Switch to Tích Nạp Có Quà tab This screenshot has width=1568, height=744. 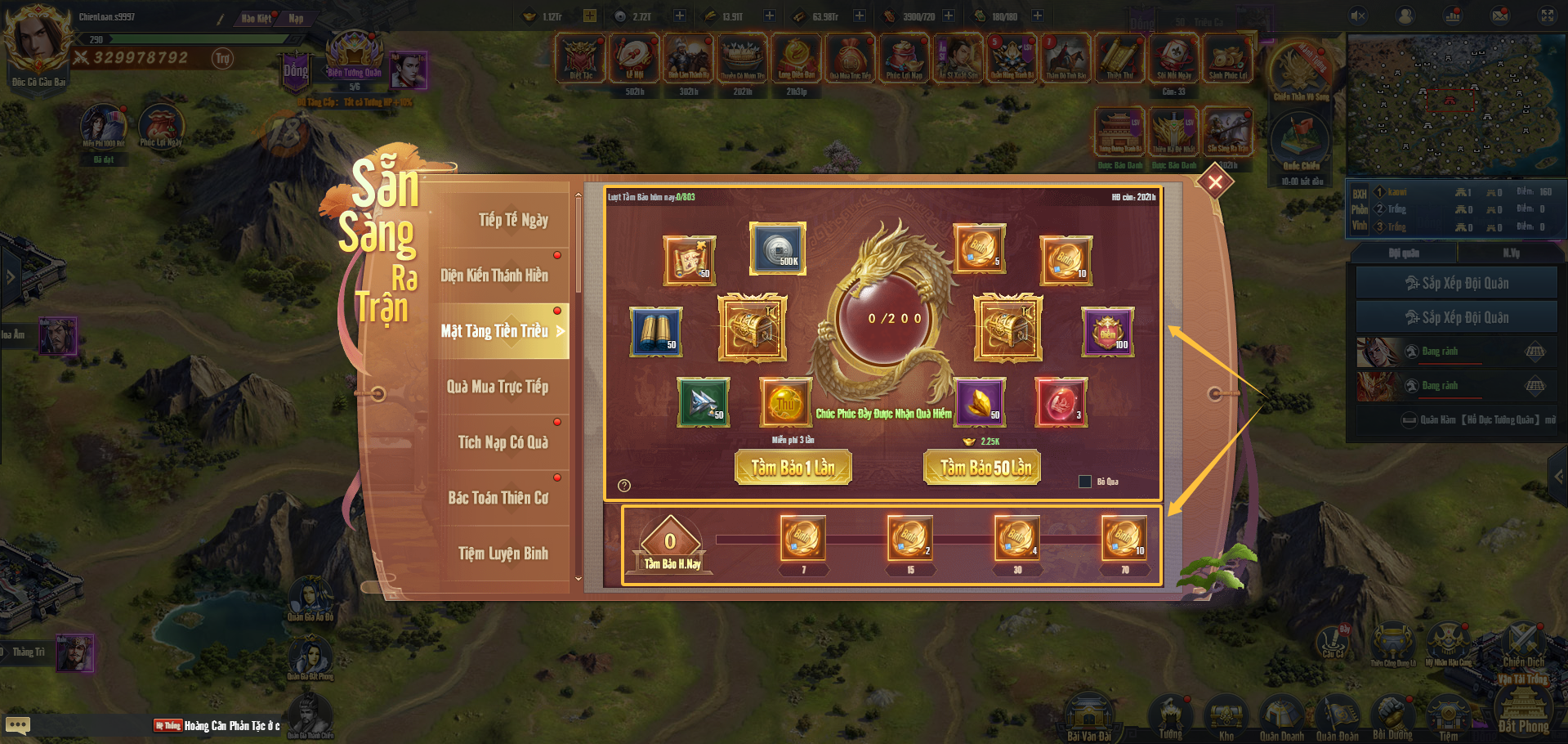[503, 442]
